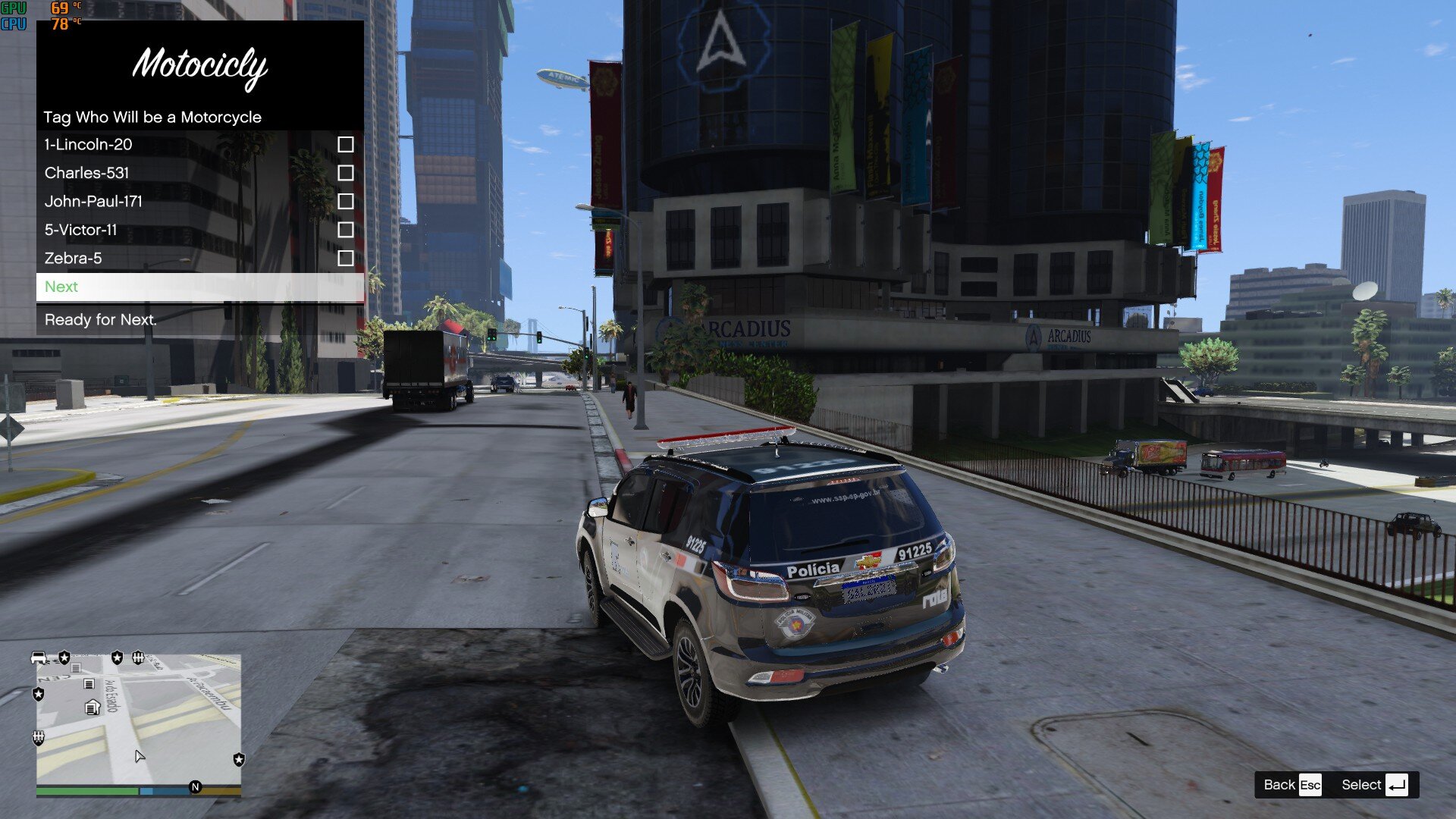Mark 5-Victor-11 as a motorcycle

click(x=345, y=230)
